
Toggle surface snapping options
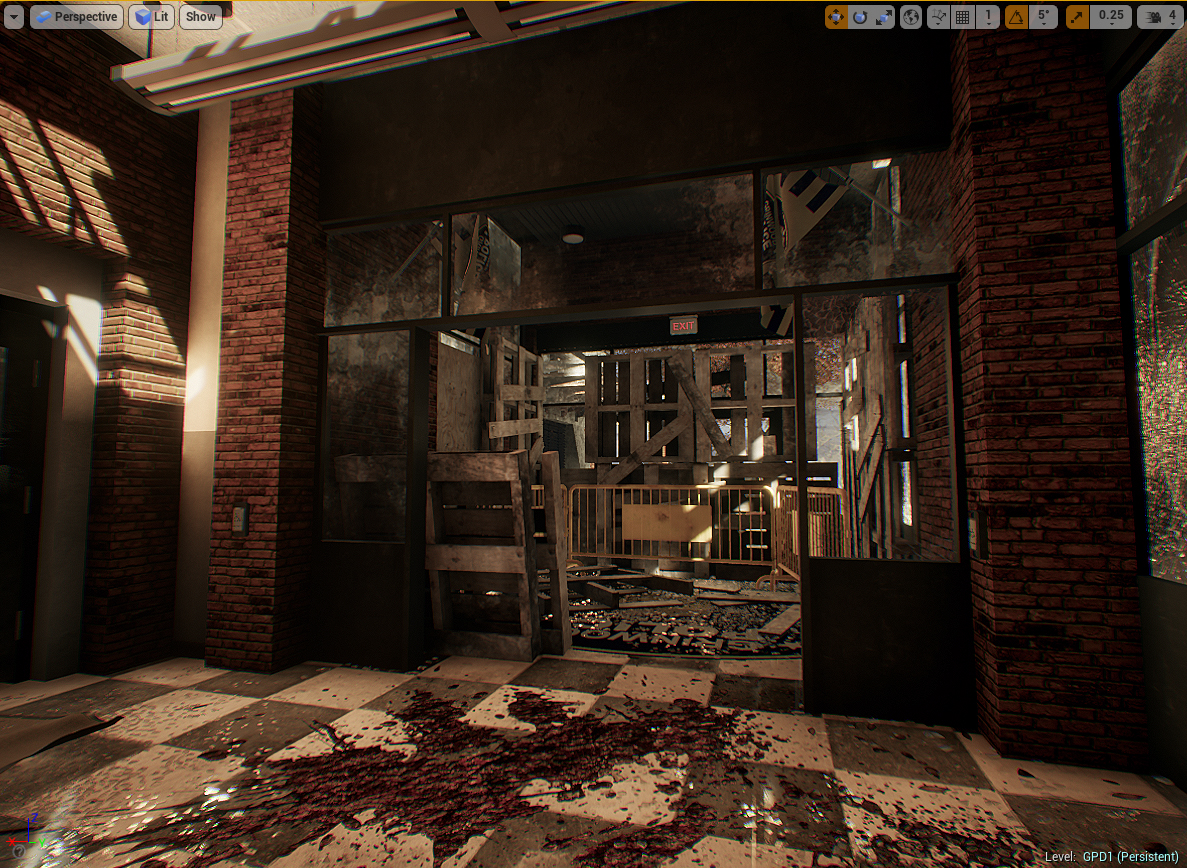coord(939,16)
